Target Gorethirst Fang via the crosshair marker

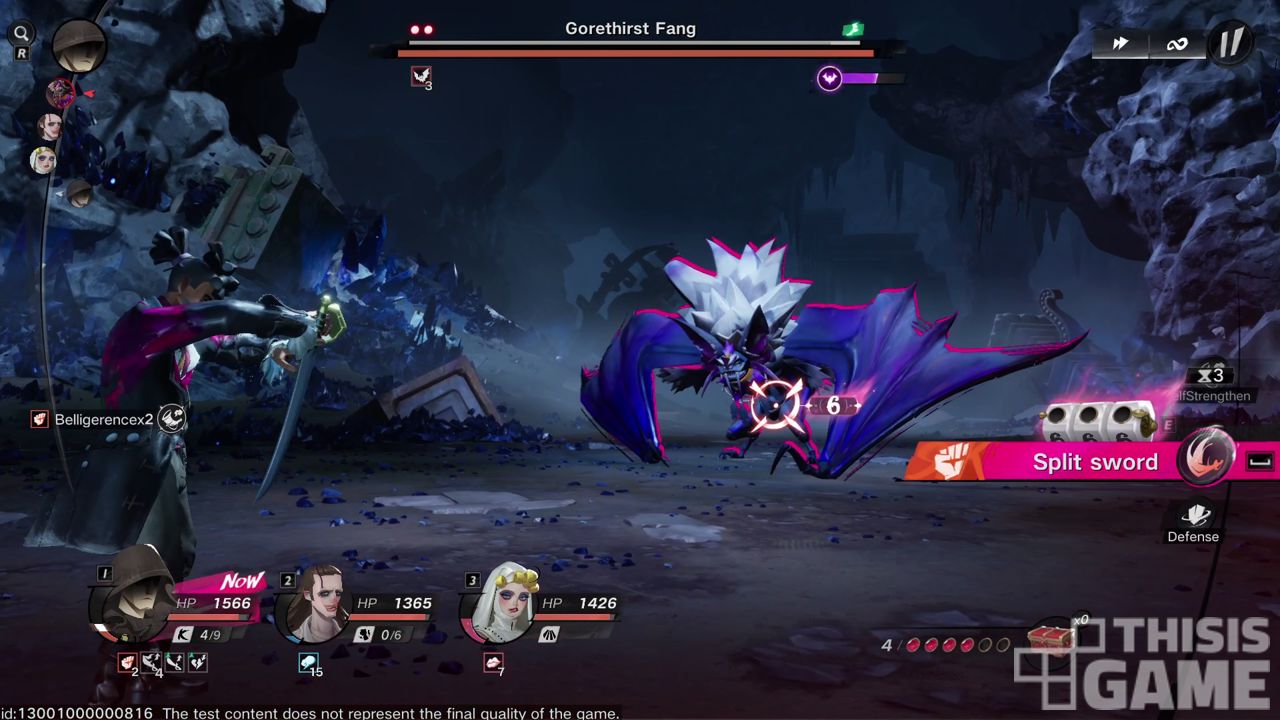pyautogui.click(x=777, y=405)
